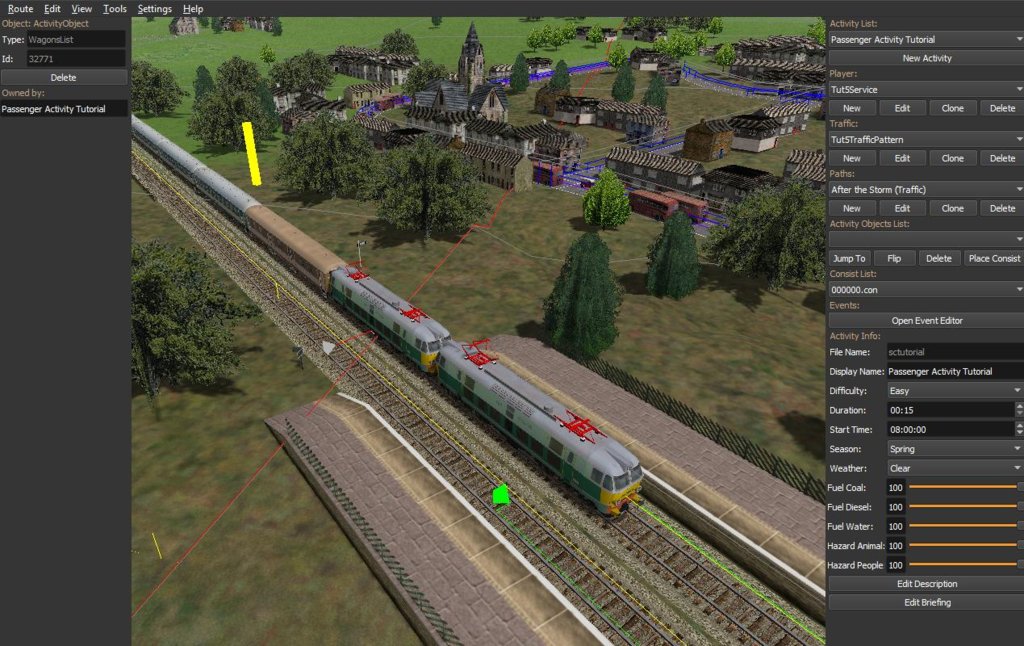The image size is (1024, 646).
Task: Open the Weather dropdown set to Clear
Action: pyautogui.click(x=953, y=468)
